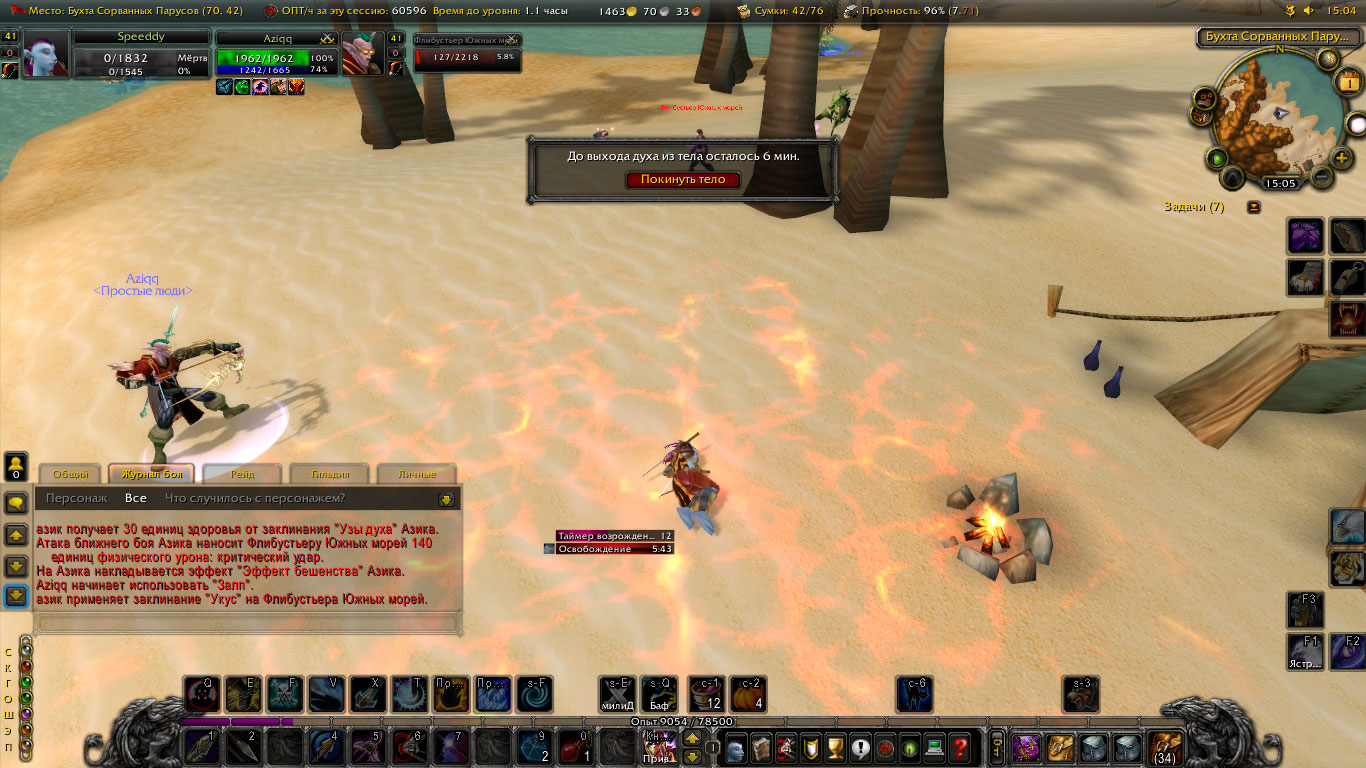Screen dimensions: 1366x768
Task: Zoom out the minimap with the minus button
Action: coord(1321,178)
